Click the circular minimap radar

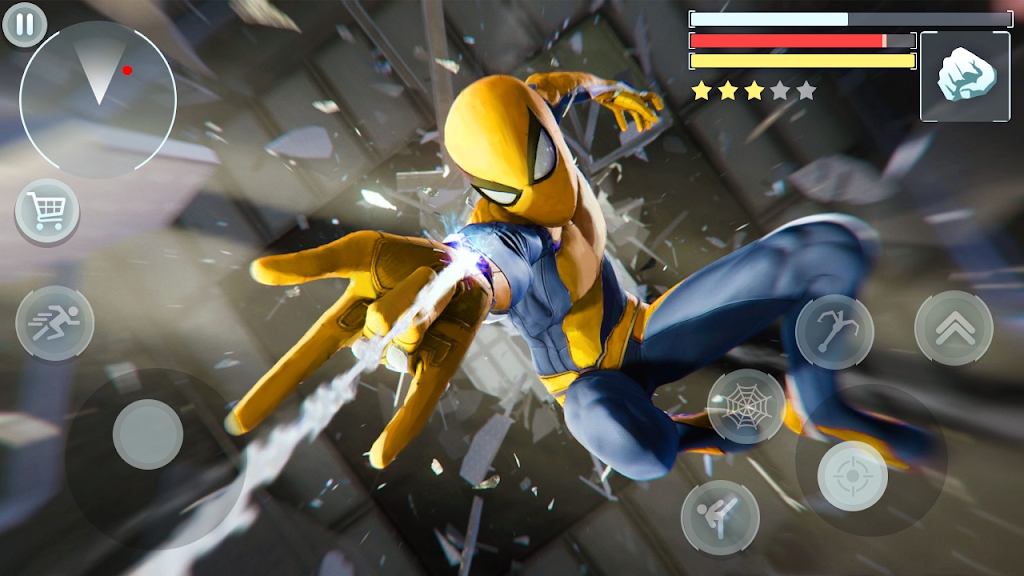pyautogui.click(x=98, y=99)
